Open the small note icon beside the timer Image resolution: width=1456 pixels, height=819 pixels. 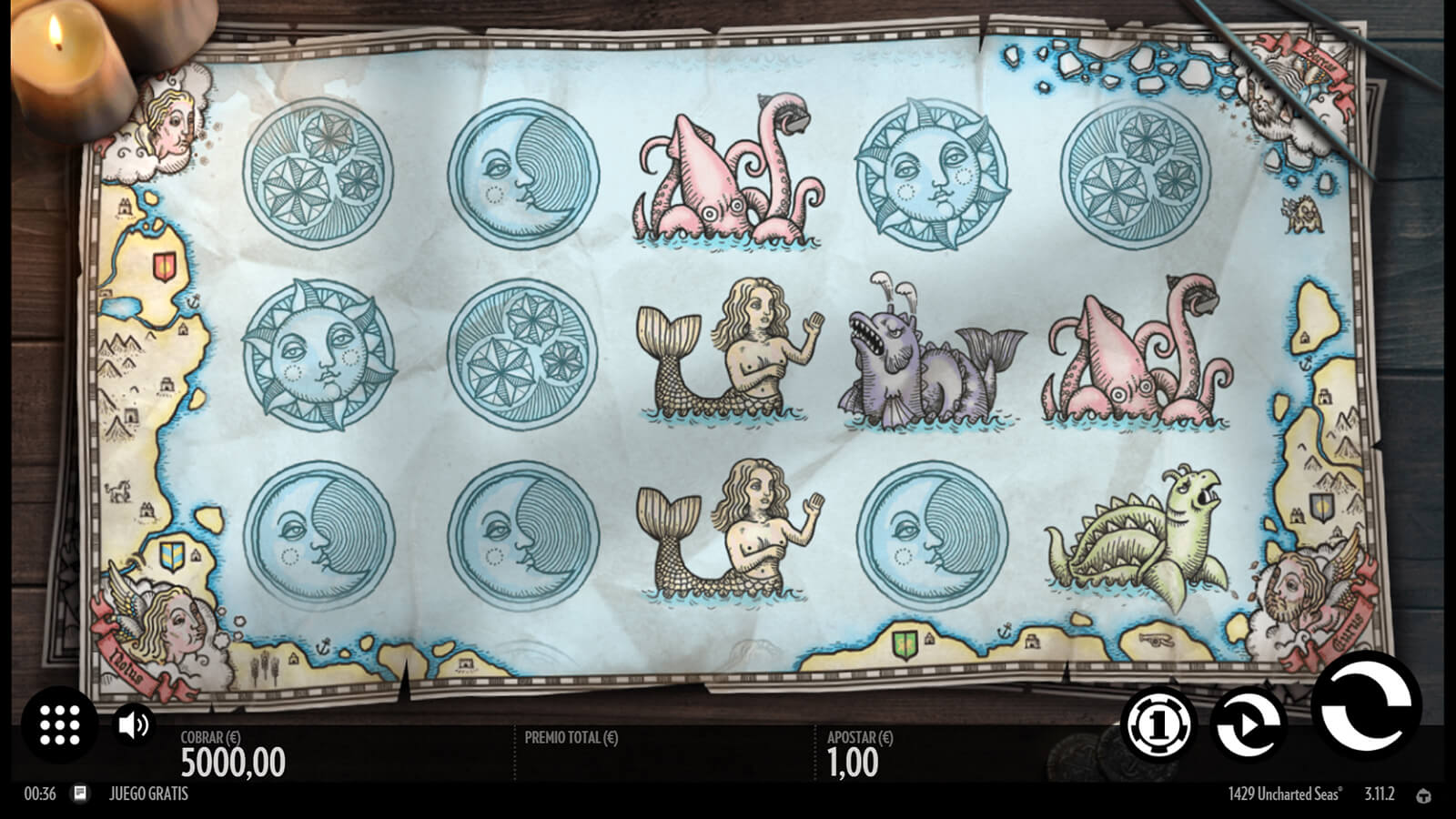pyautogui.click(x=80, y=794)
